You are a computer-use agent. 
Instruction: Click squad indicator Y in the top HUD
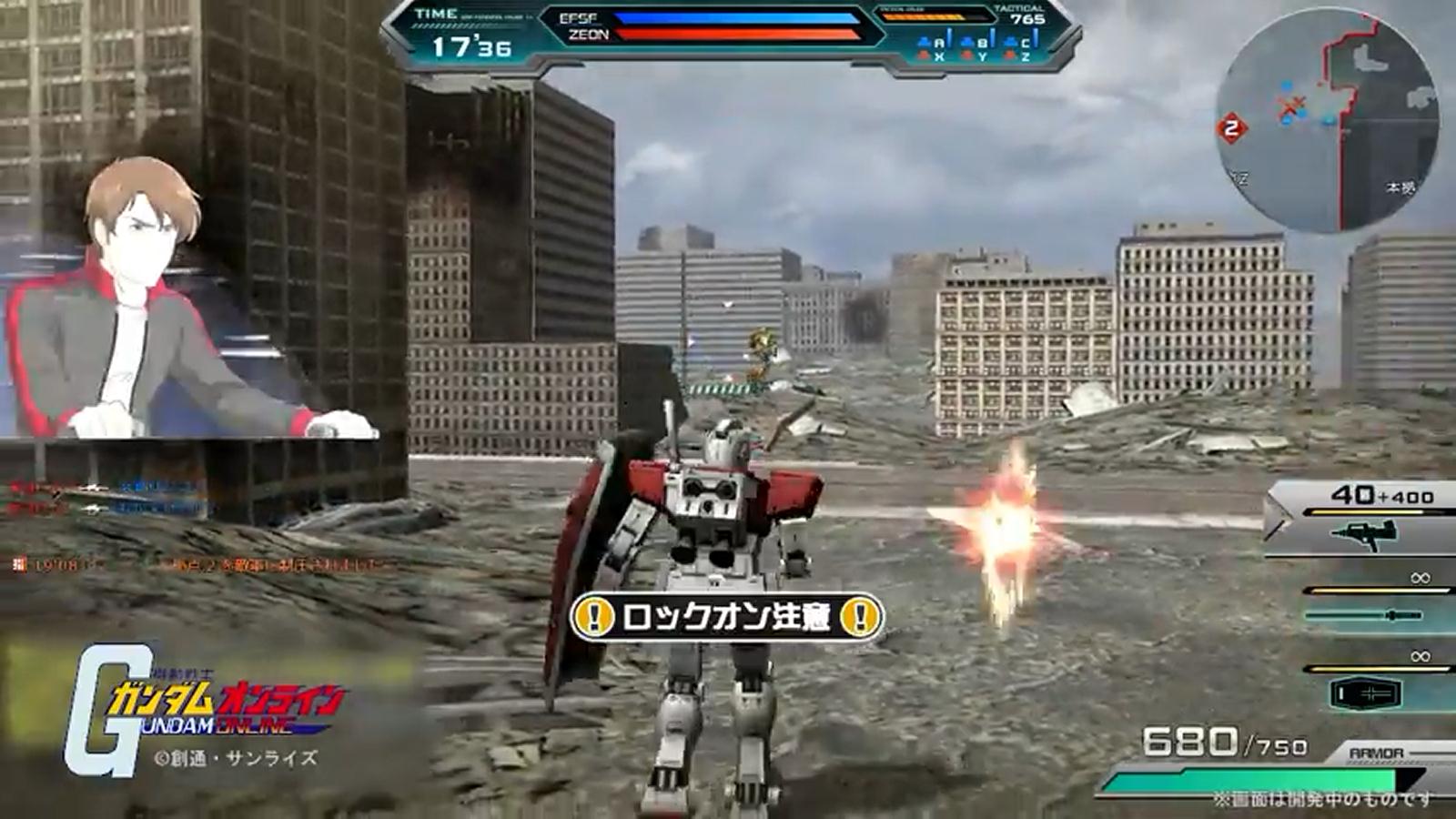point(984,55)
